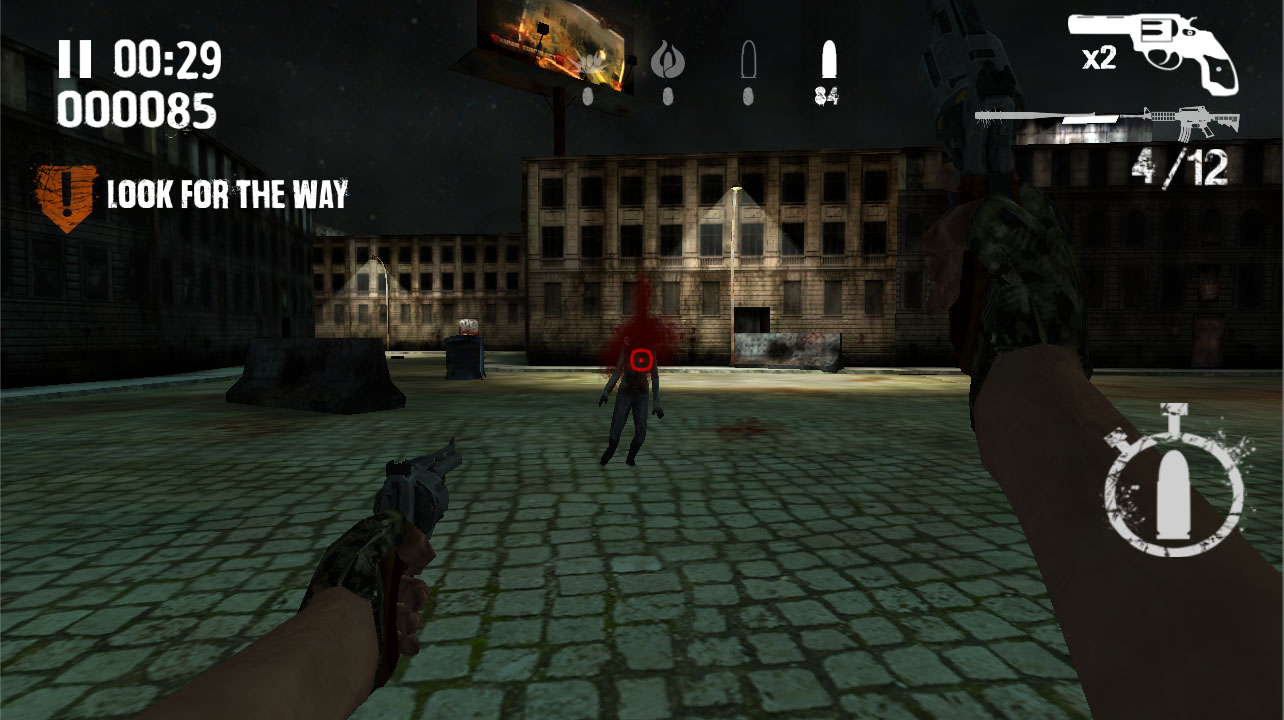This screenshot has height=720, width=1284.
Task: Tap the Look For The Way objective badge
Action: [66, 197]
